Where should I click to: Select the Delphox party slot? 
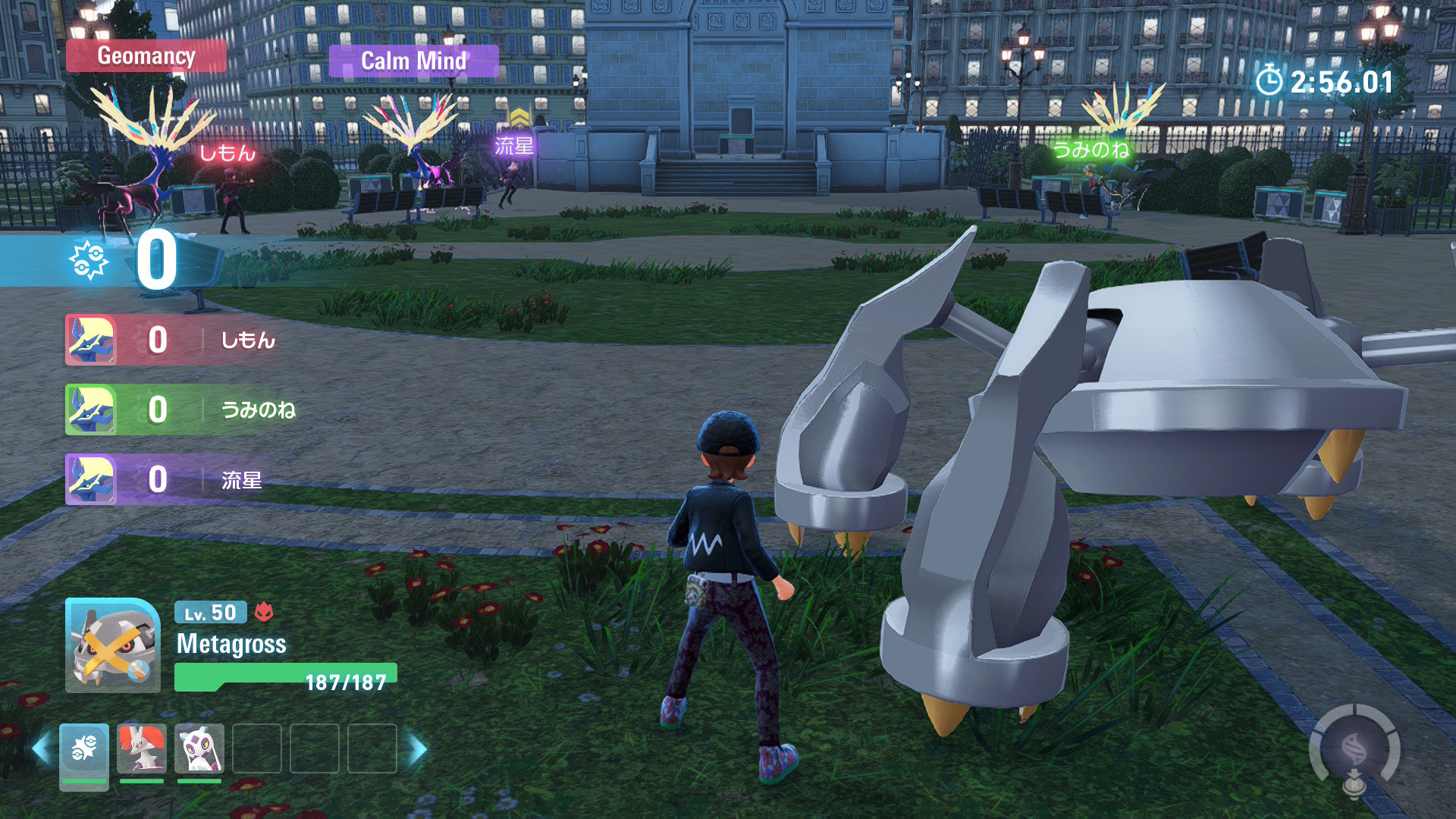142,748
